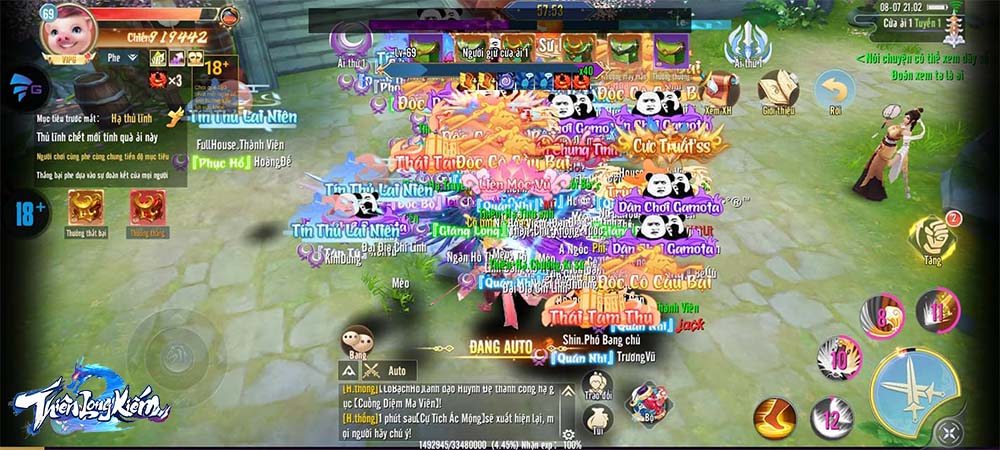Trigger the skill showing cooldown 11

click(x=937, y=310)
